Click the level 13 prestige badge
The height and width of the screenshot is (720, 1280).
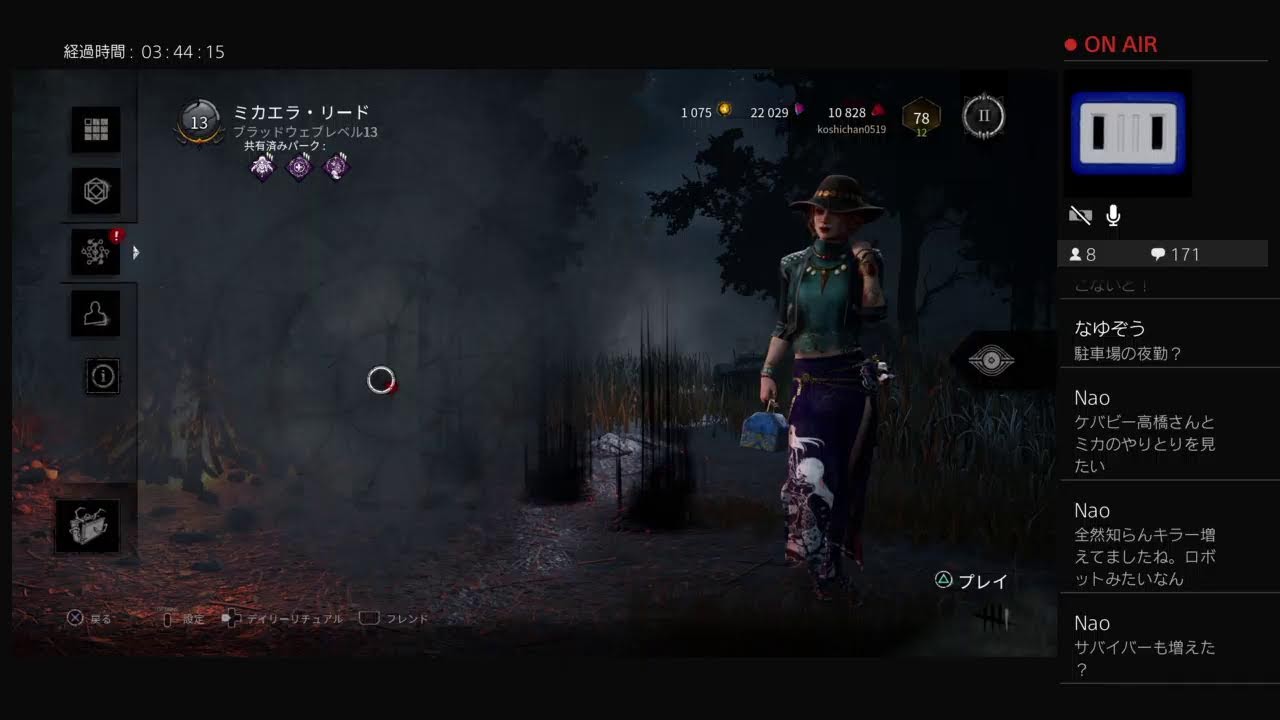pyautogui.click(x=199, y=123)
